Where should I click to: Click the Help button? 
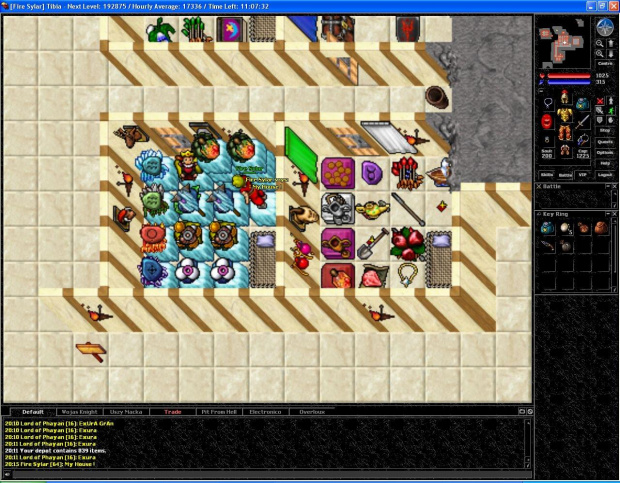click(604, 163)
